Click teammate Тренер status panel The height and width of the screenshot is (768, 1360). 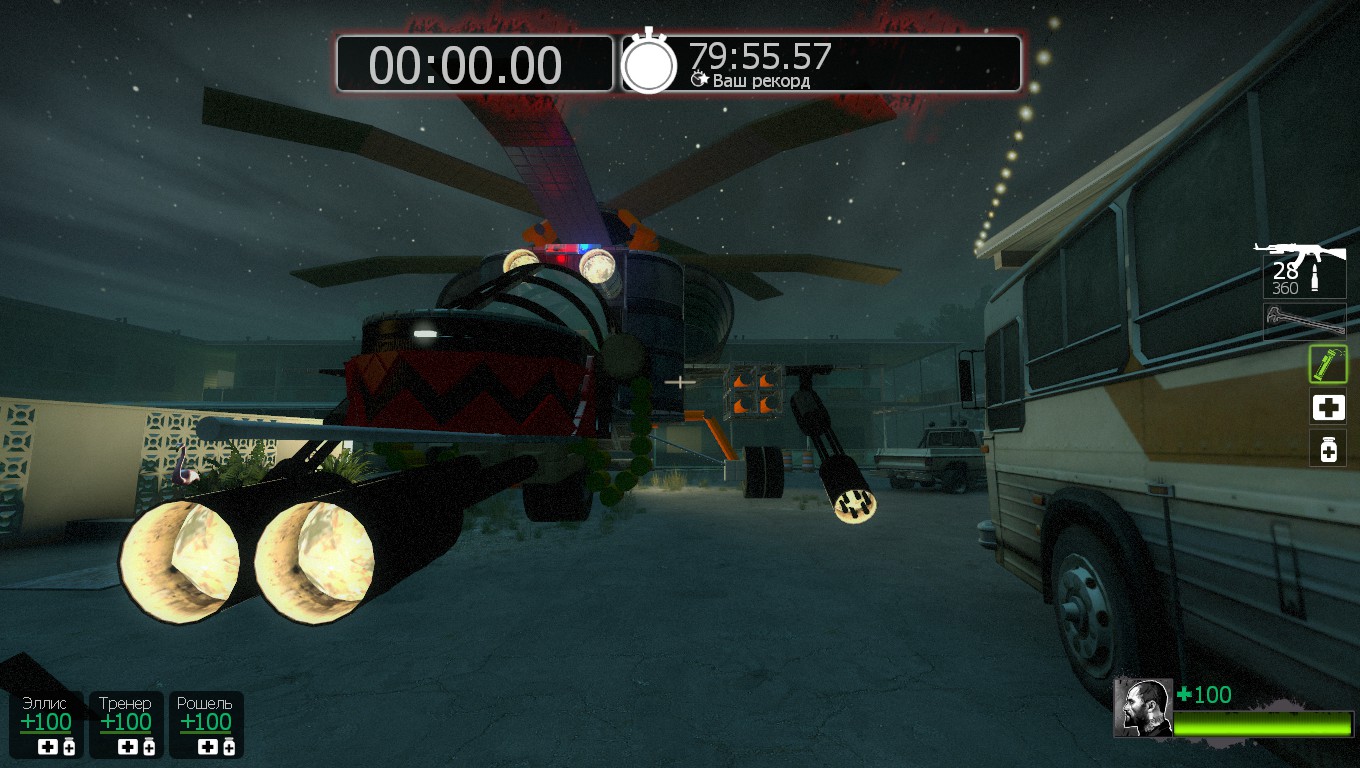click(126, 724)
